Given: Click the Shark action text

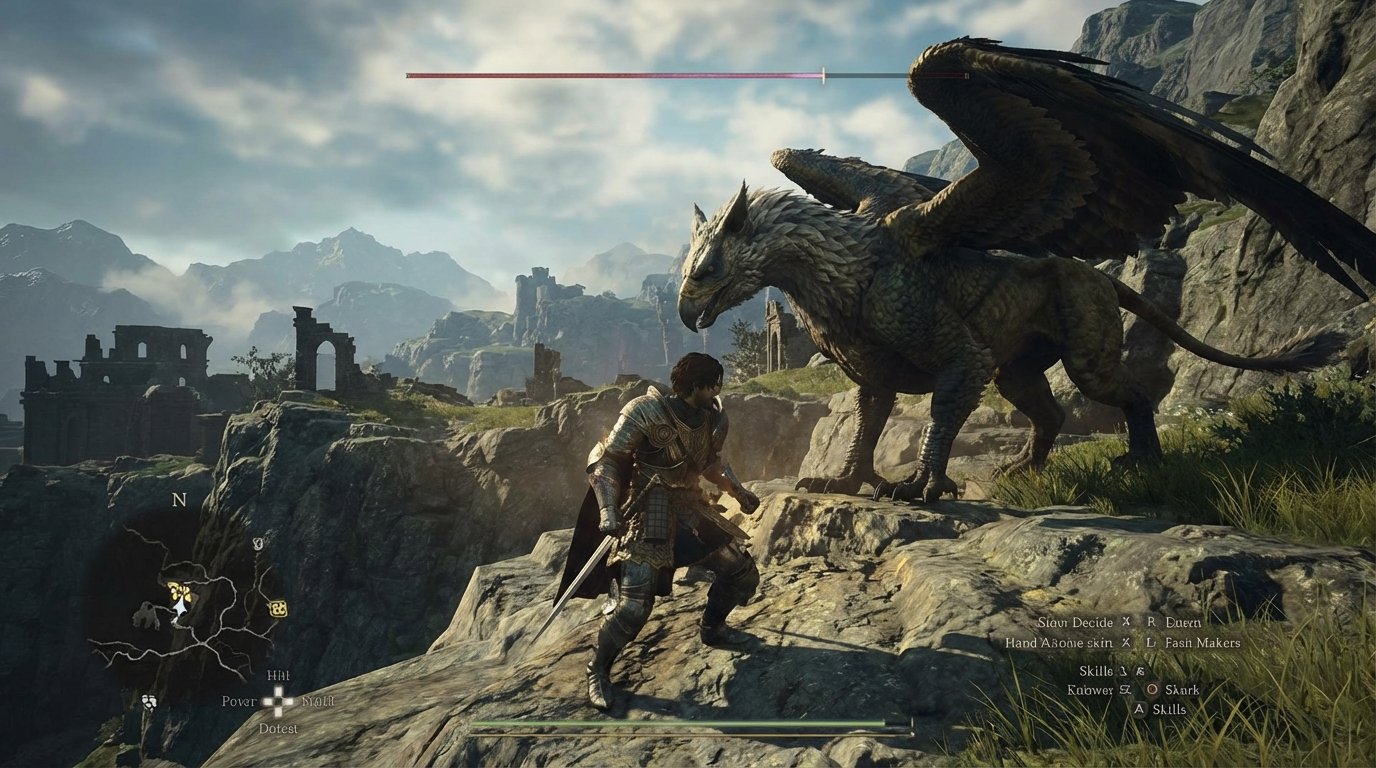Looking at the screenshot, I should coord(1182,691).
